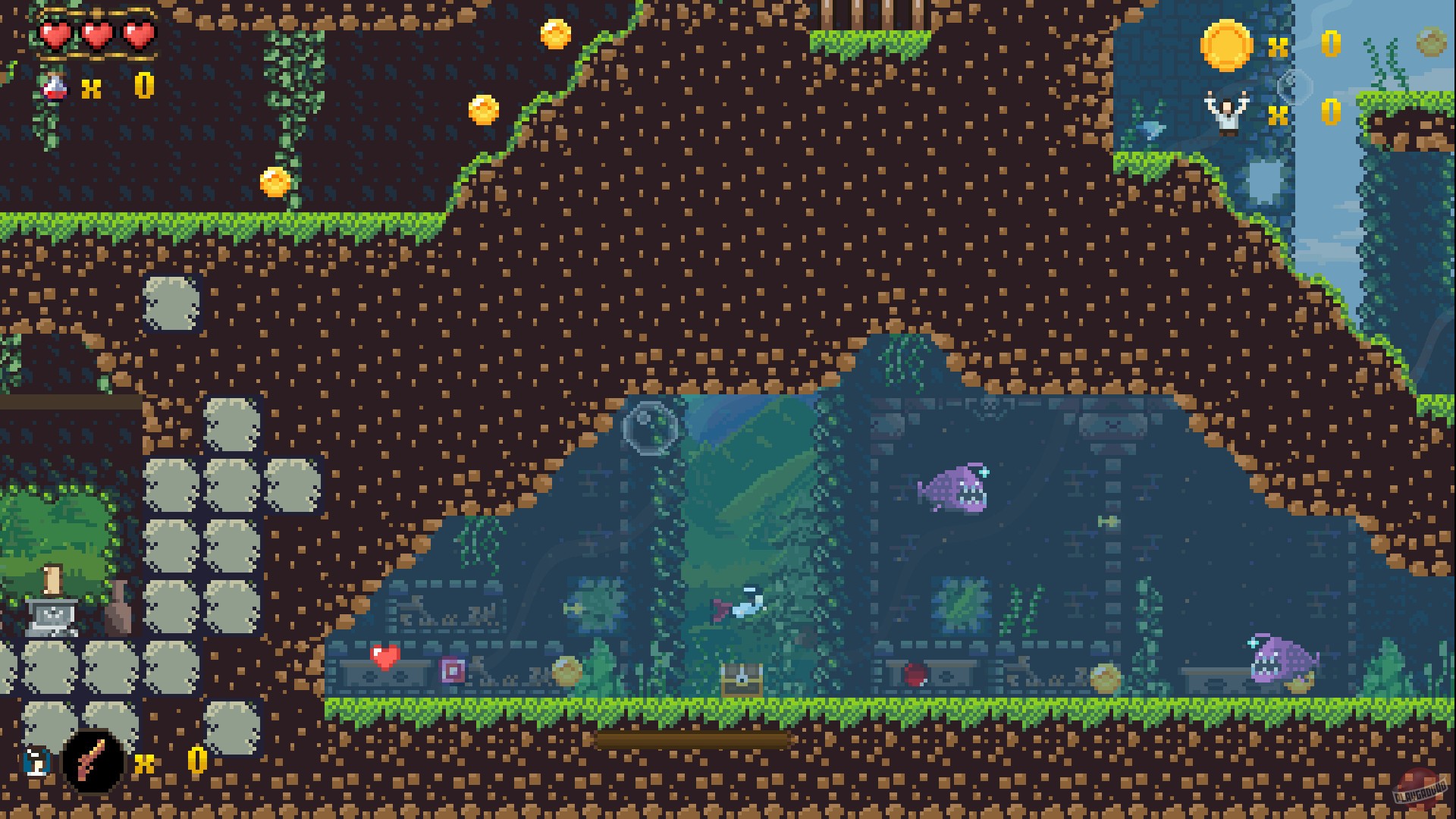The image size is (1456, 819).
Task: Select the cheering character icon near the coin tally
Action: click(1228, 114)
